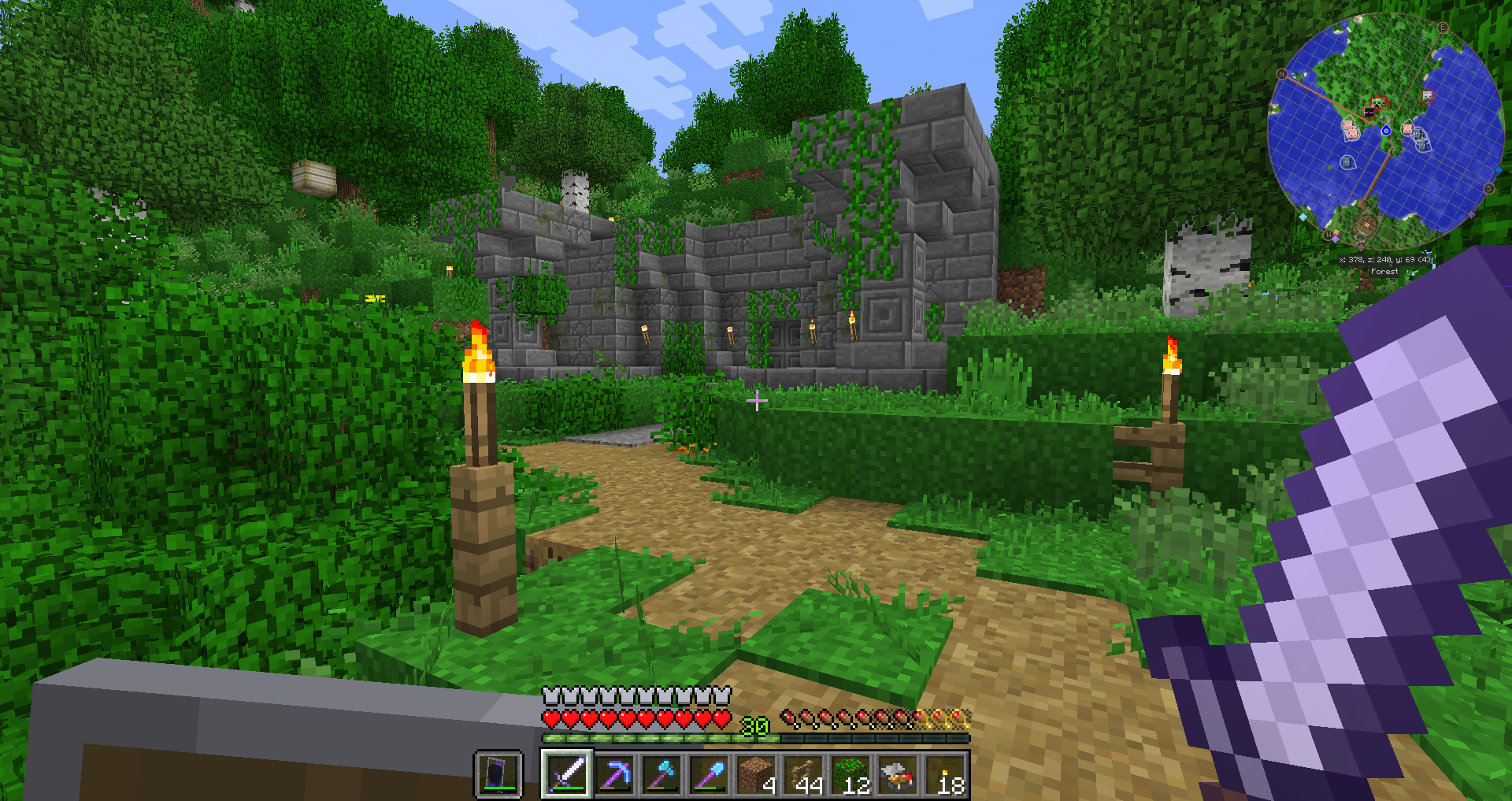Click the skeleton marker on the minimap
Image resolution: width=1512 pixels, height=801 pixels.
(1428, 96)
